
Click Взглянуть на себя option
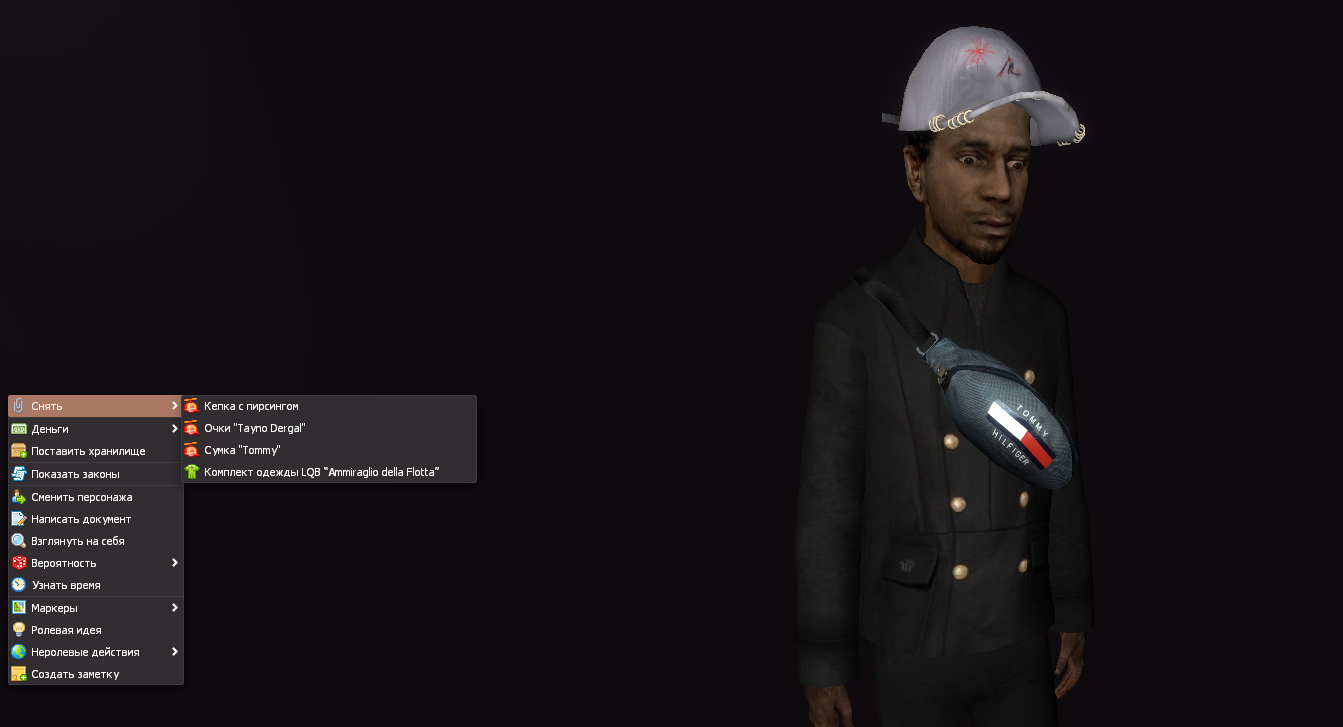95,541
